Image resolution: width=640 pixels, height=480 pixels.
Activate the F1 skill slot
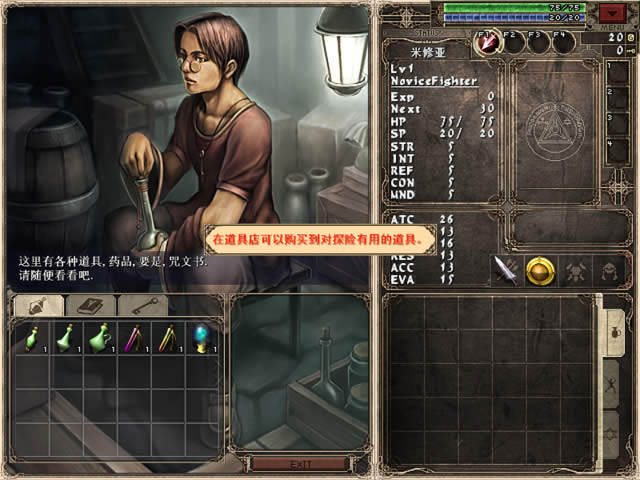pyautogui.click(x=488, y=43)
